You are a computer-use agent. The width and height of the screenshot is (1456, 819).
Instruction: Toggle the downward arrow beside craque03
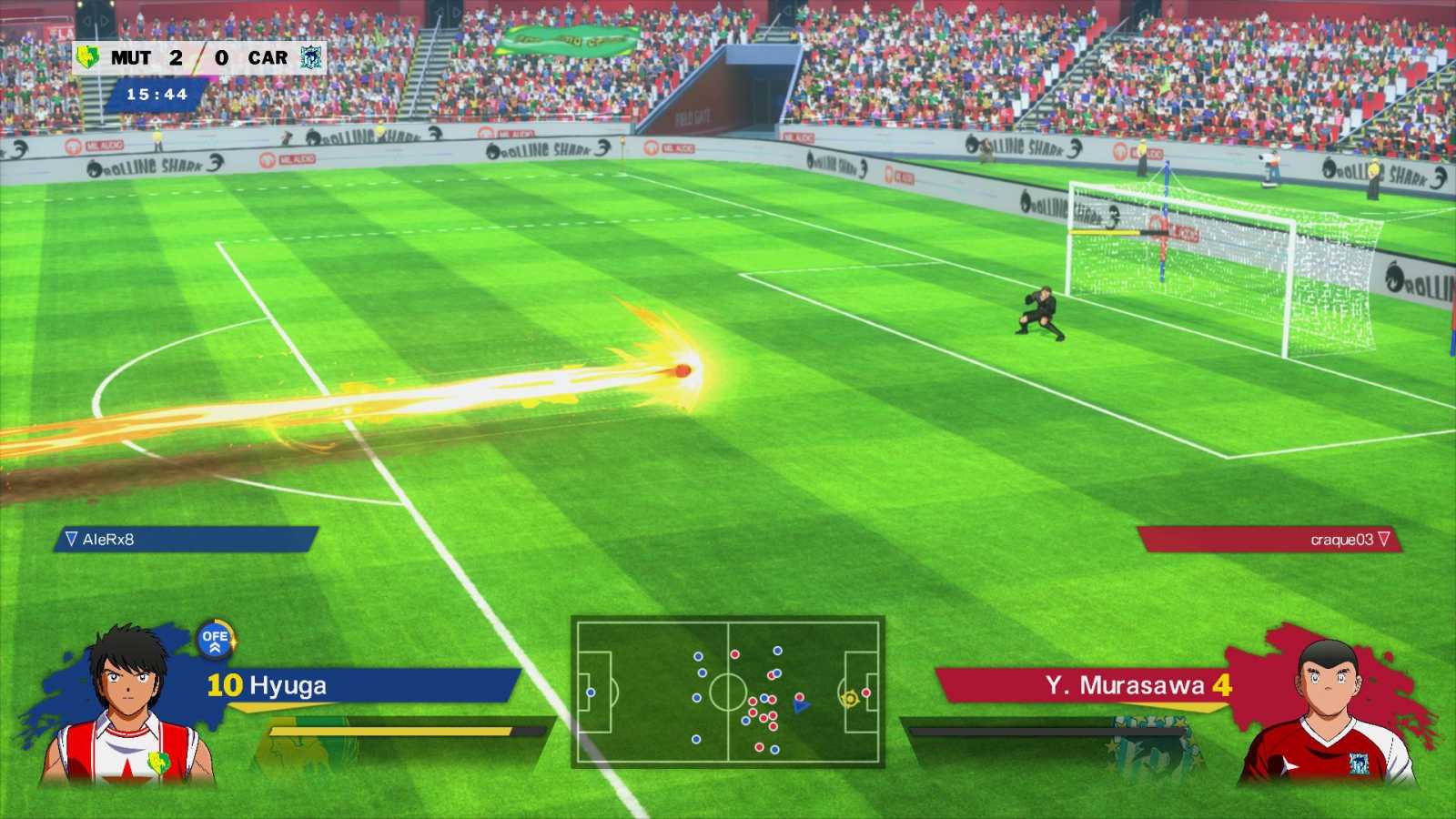(x=1385, y=538)
